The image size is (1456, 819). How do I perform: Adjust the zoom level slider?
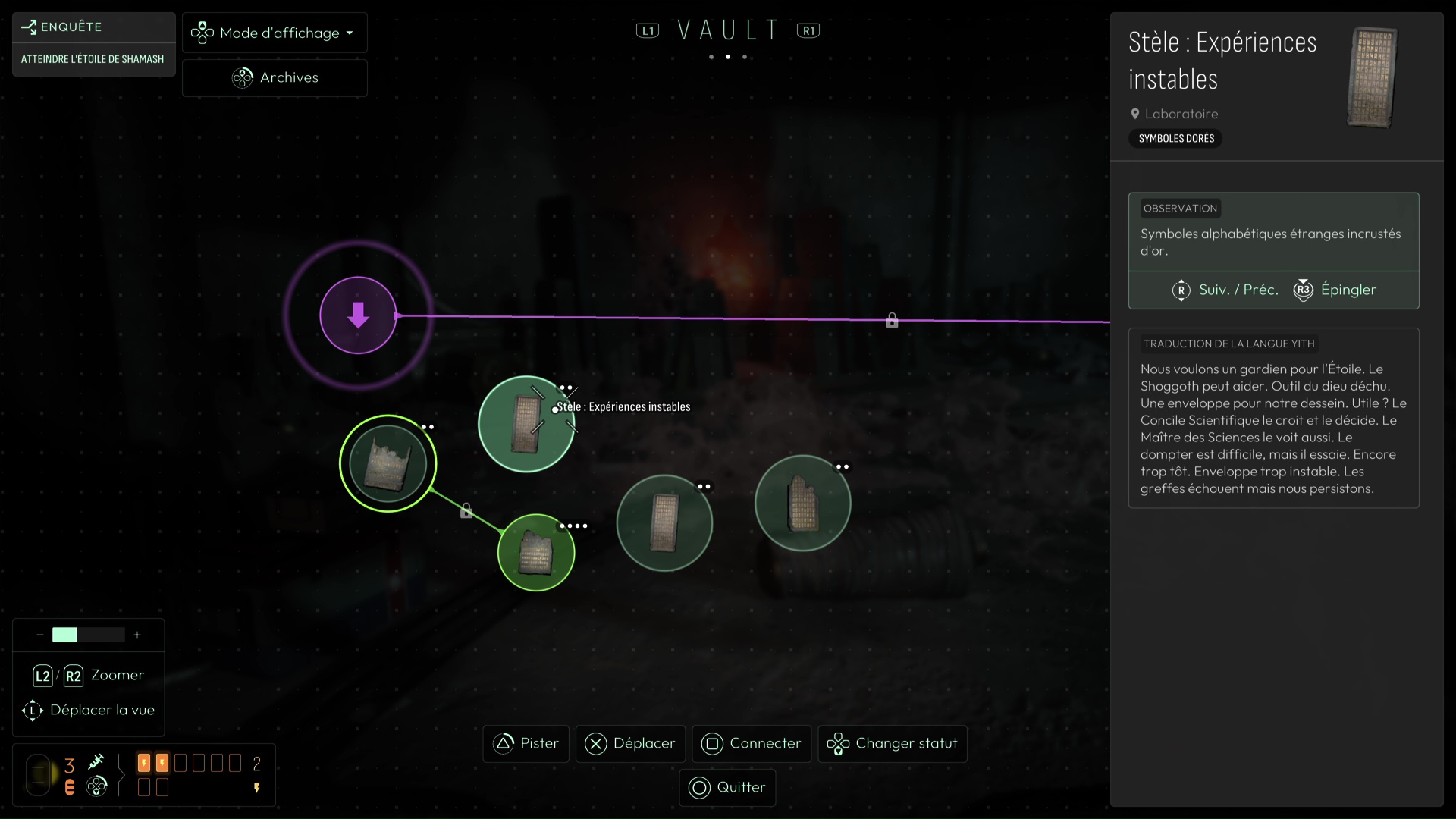click(88, 635)
